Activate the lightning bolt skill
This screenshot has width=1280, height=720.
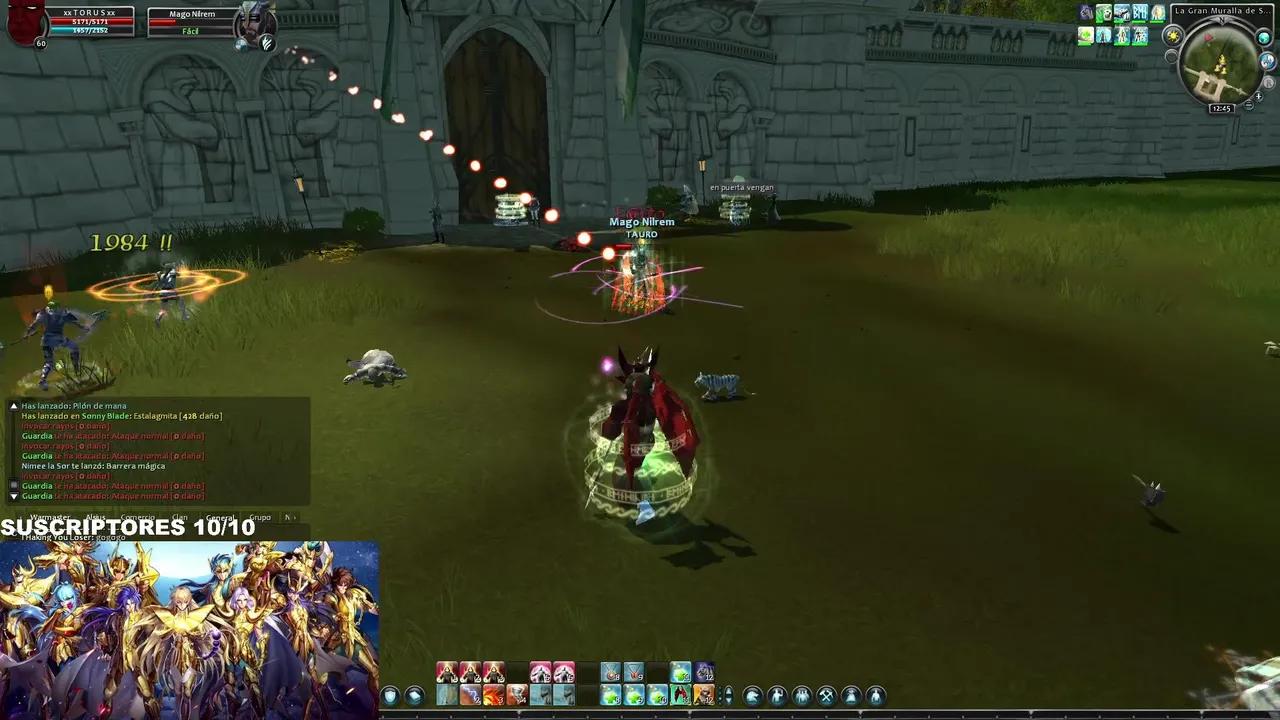[470, 695]
